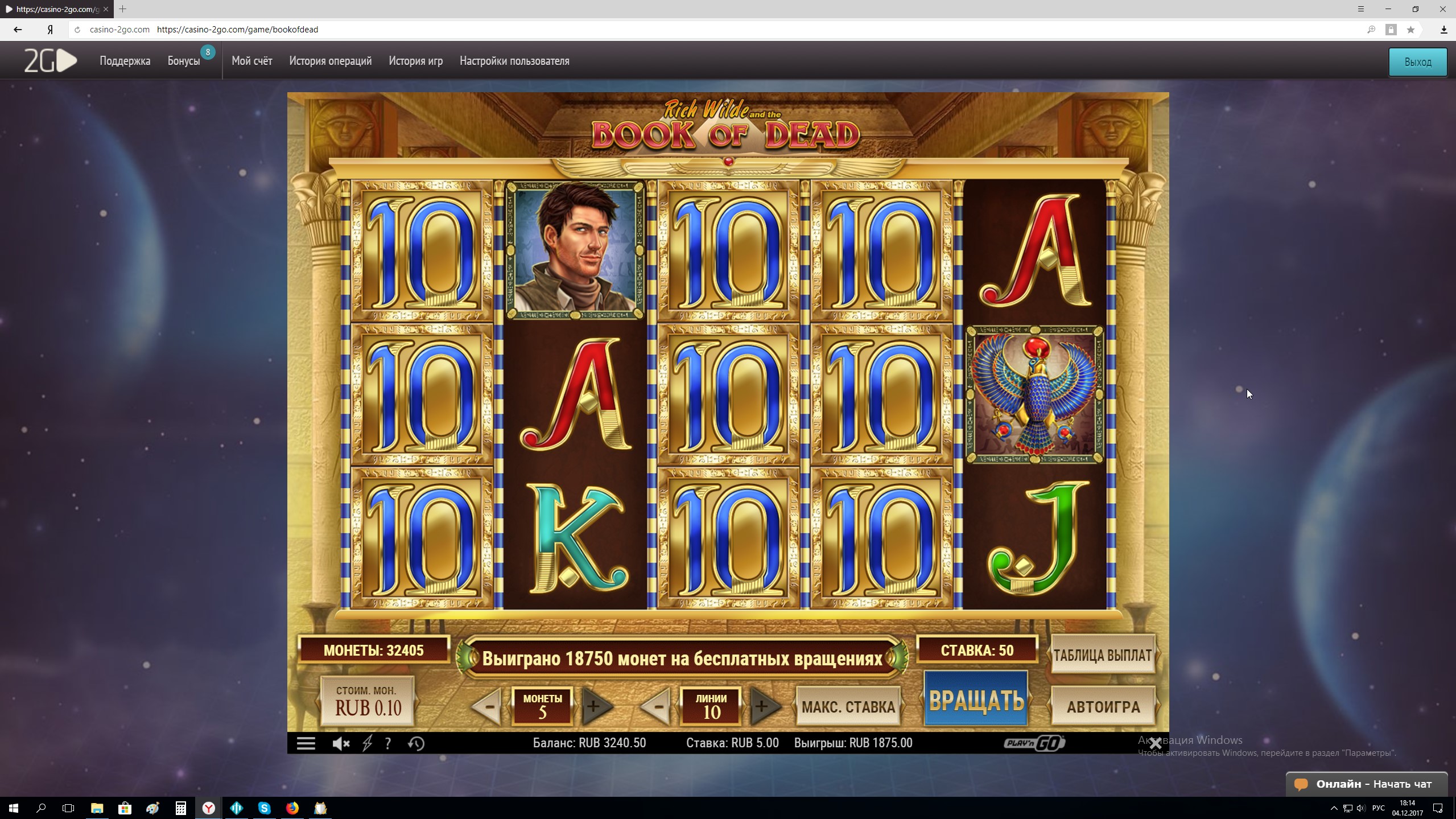Screen dimensions: 1456x819
Task: Open the ТАБЛИЦА ВЫПЛАТ paytable
Action: [1102, 655]
